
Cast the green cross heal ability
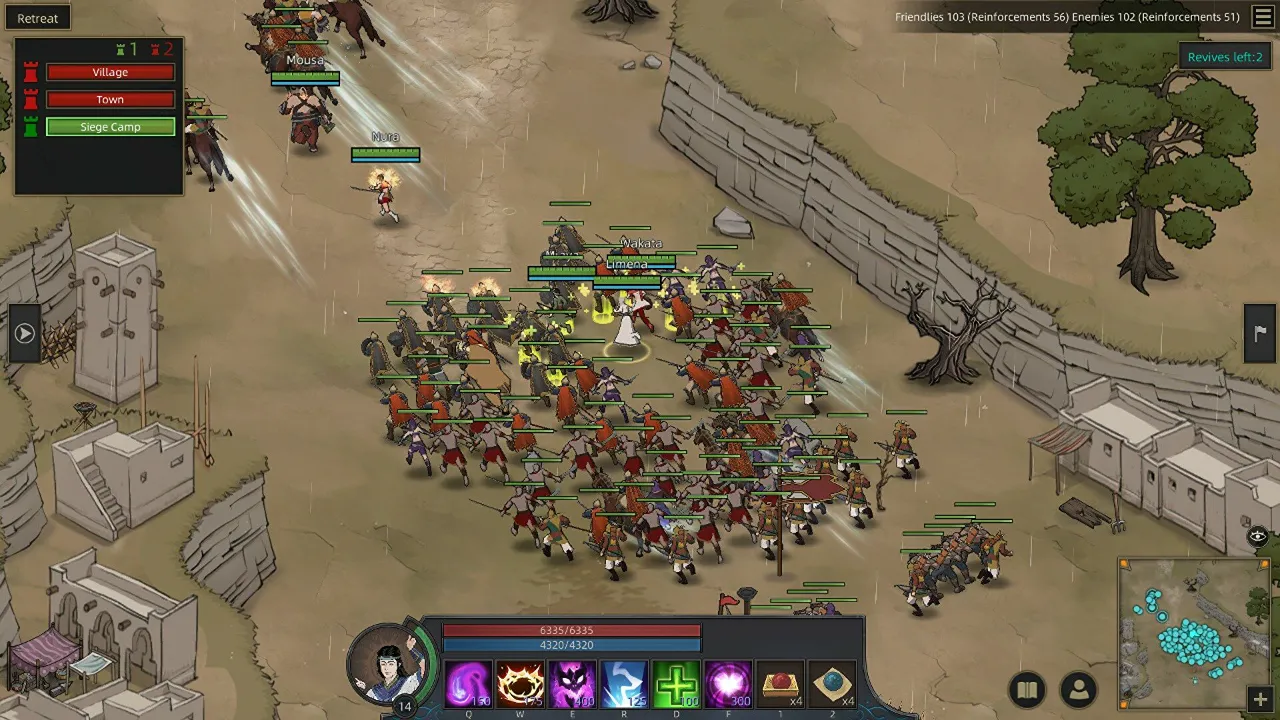[676, 685]
